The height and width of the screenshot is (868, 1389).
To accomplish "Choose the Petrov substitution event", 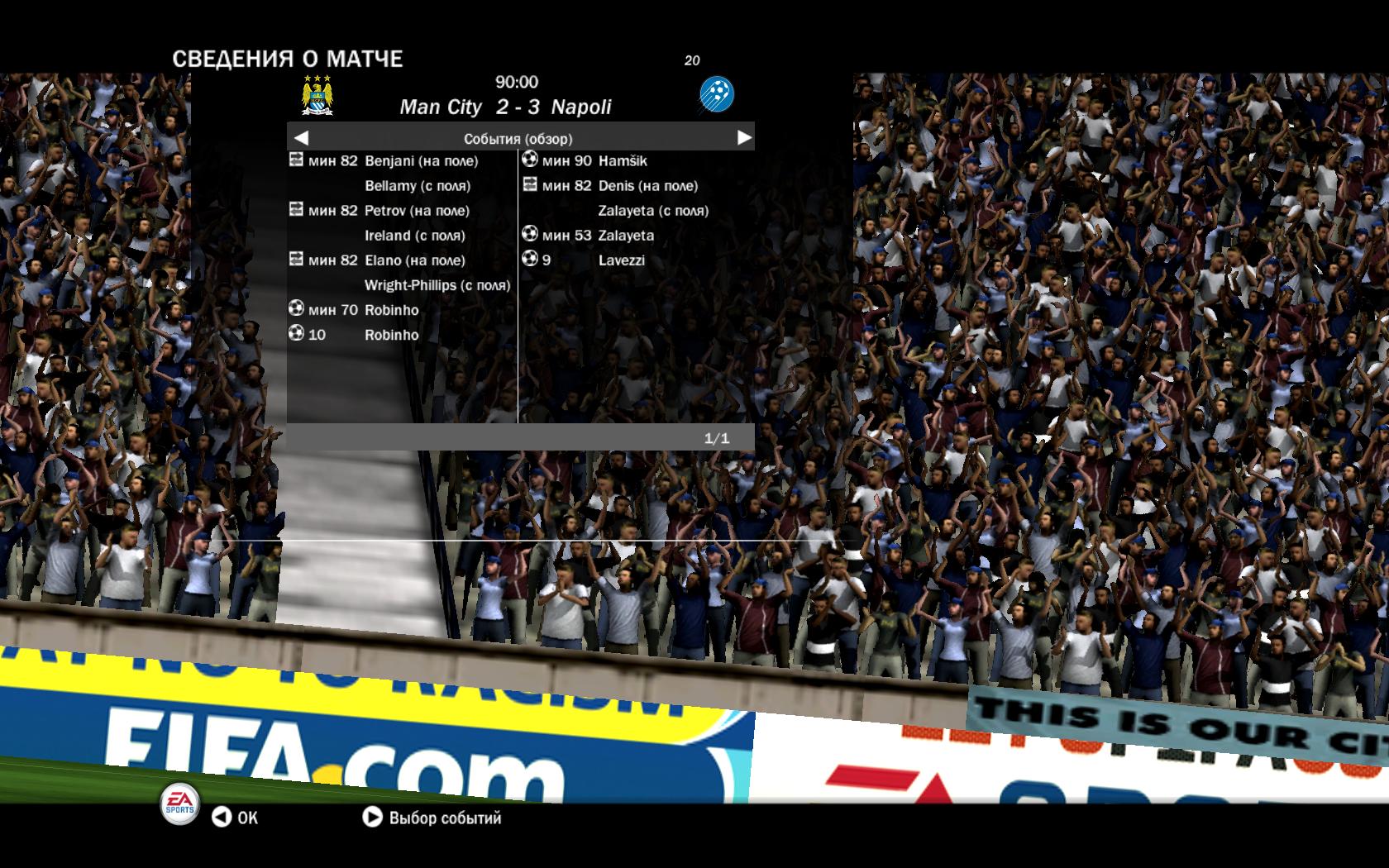I will click(x=417, y=211).
